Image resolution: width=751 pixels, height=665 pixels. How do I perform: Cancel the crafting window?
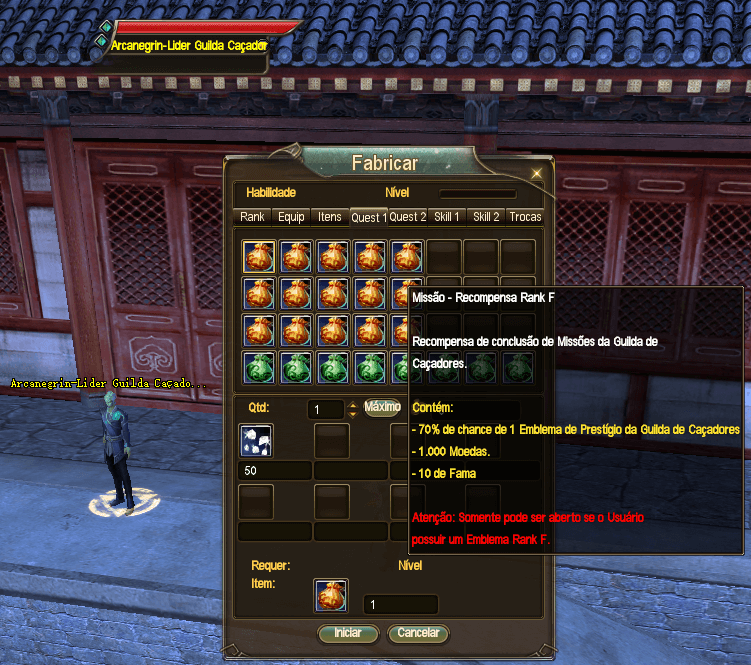[x=418, y=633]
